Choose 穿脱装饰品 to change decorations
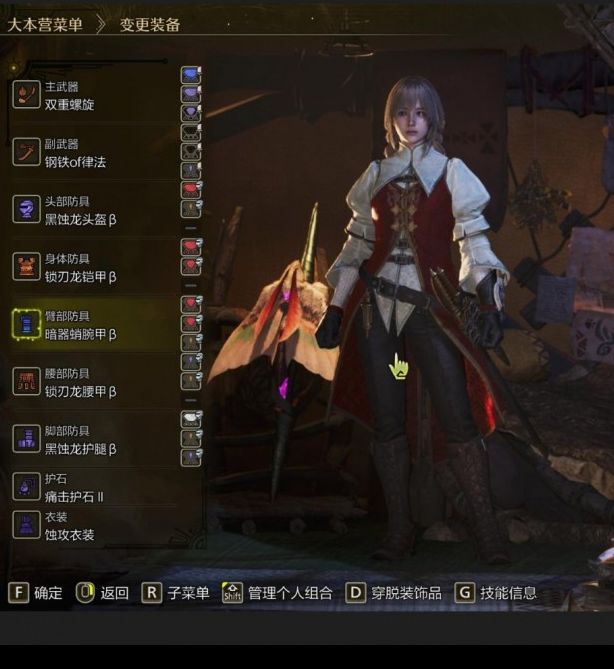 coord(394,593)
